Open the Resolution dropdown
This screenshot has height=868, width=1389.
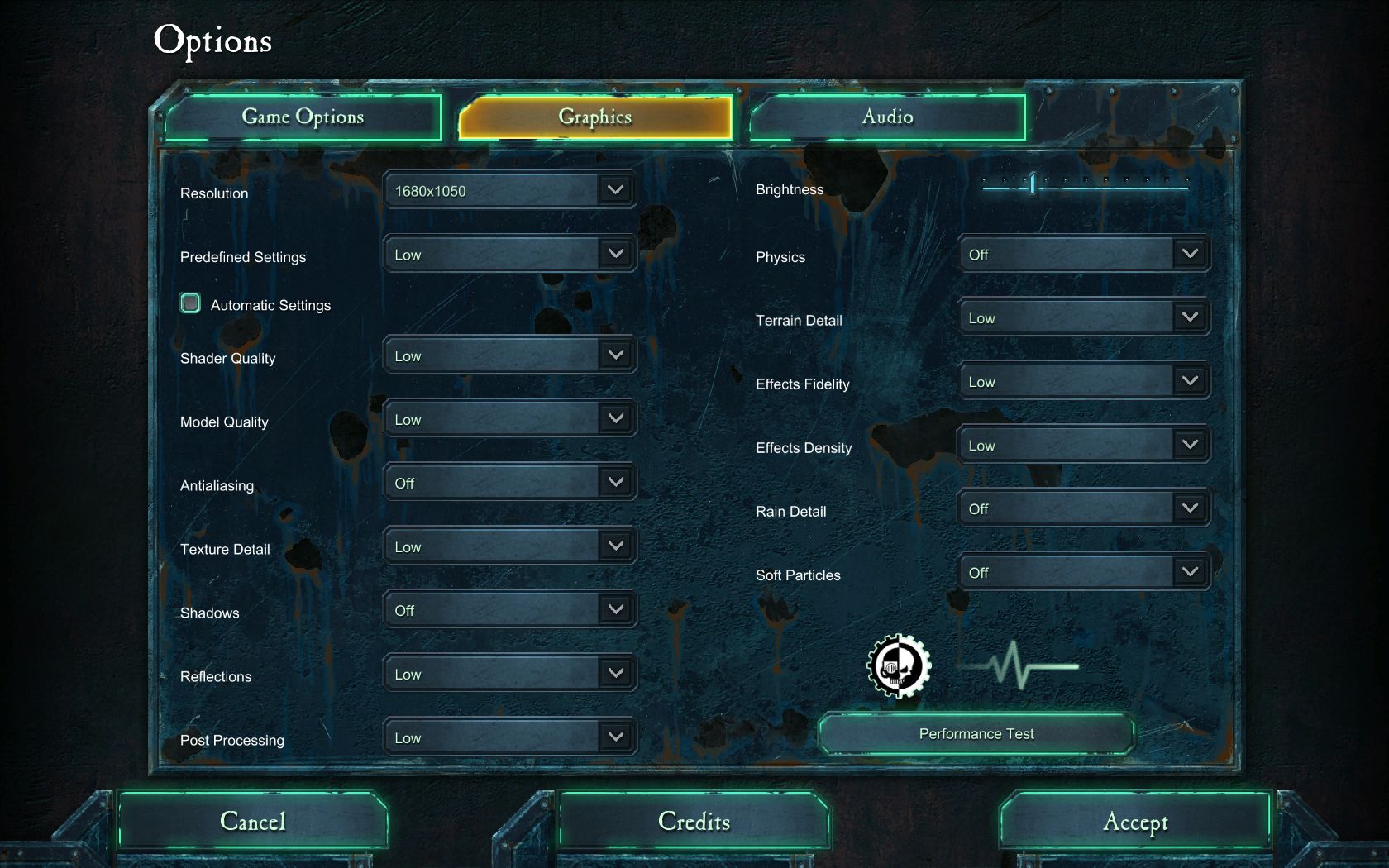point(509,191)
